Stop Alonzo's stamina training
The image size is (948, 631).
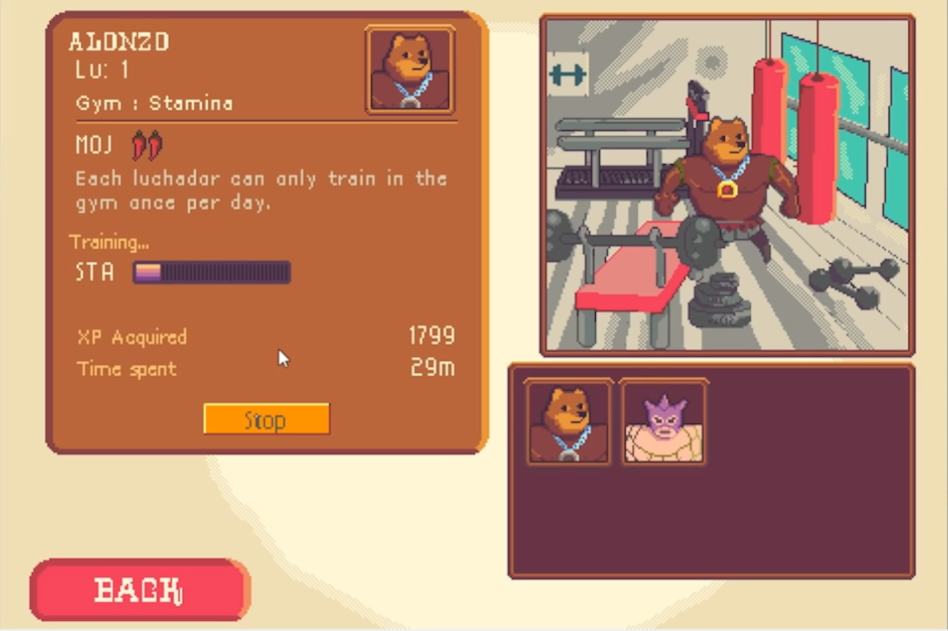tap(266, 419)
